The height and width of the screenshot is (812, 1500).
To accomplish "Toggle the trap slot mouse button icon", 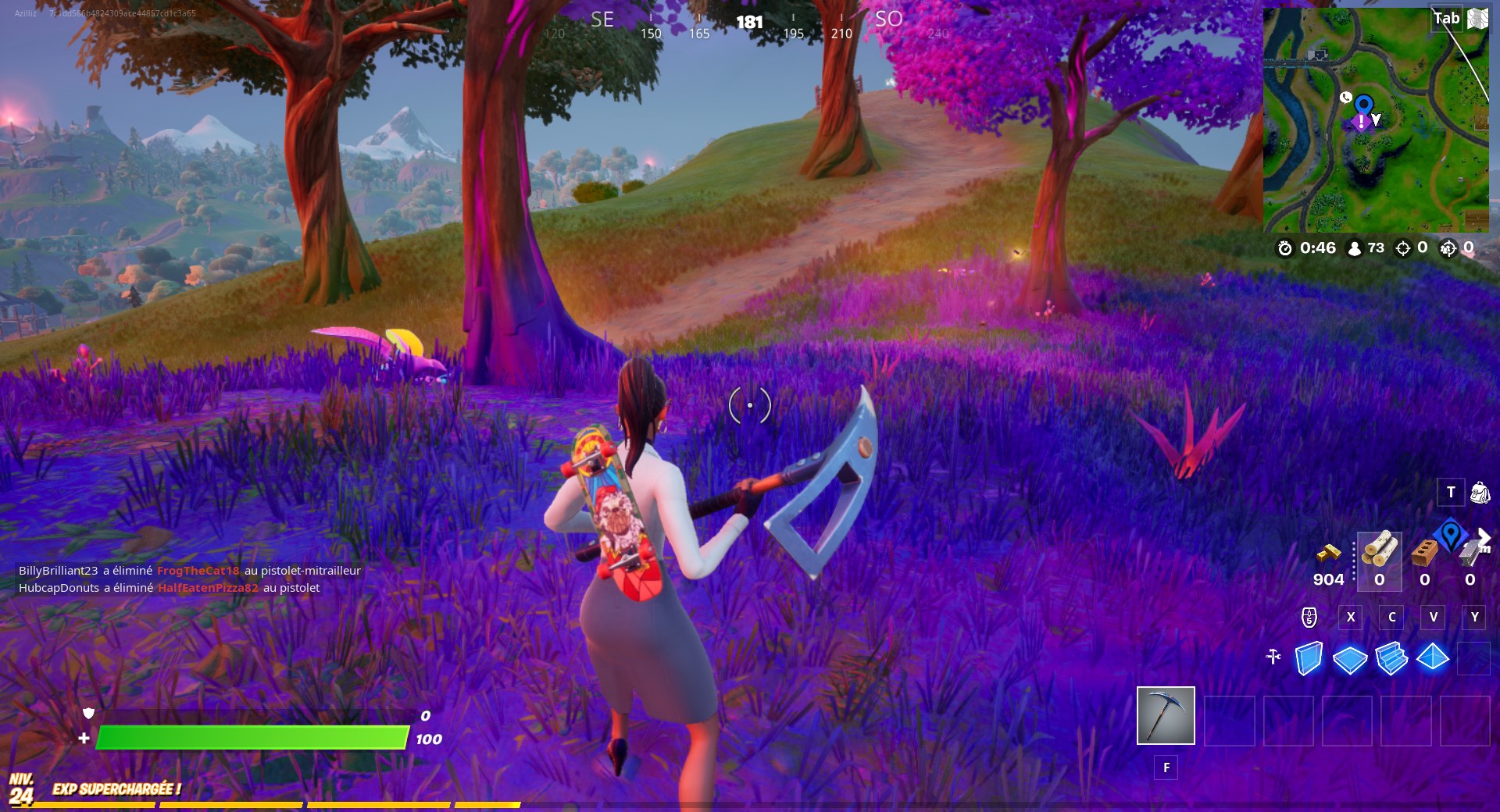I will pos(1309,617).
